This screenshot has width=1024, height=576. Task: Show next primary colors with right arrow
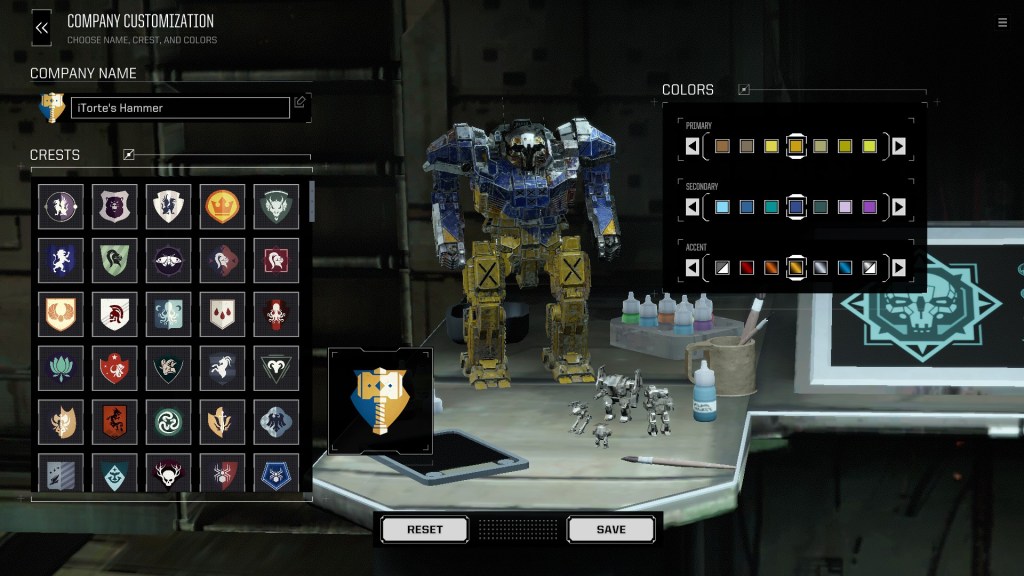tap(899, 147)
